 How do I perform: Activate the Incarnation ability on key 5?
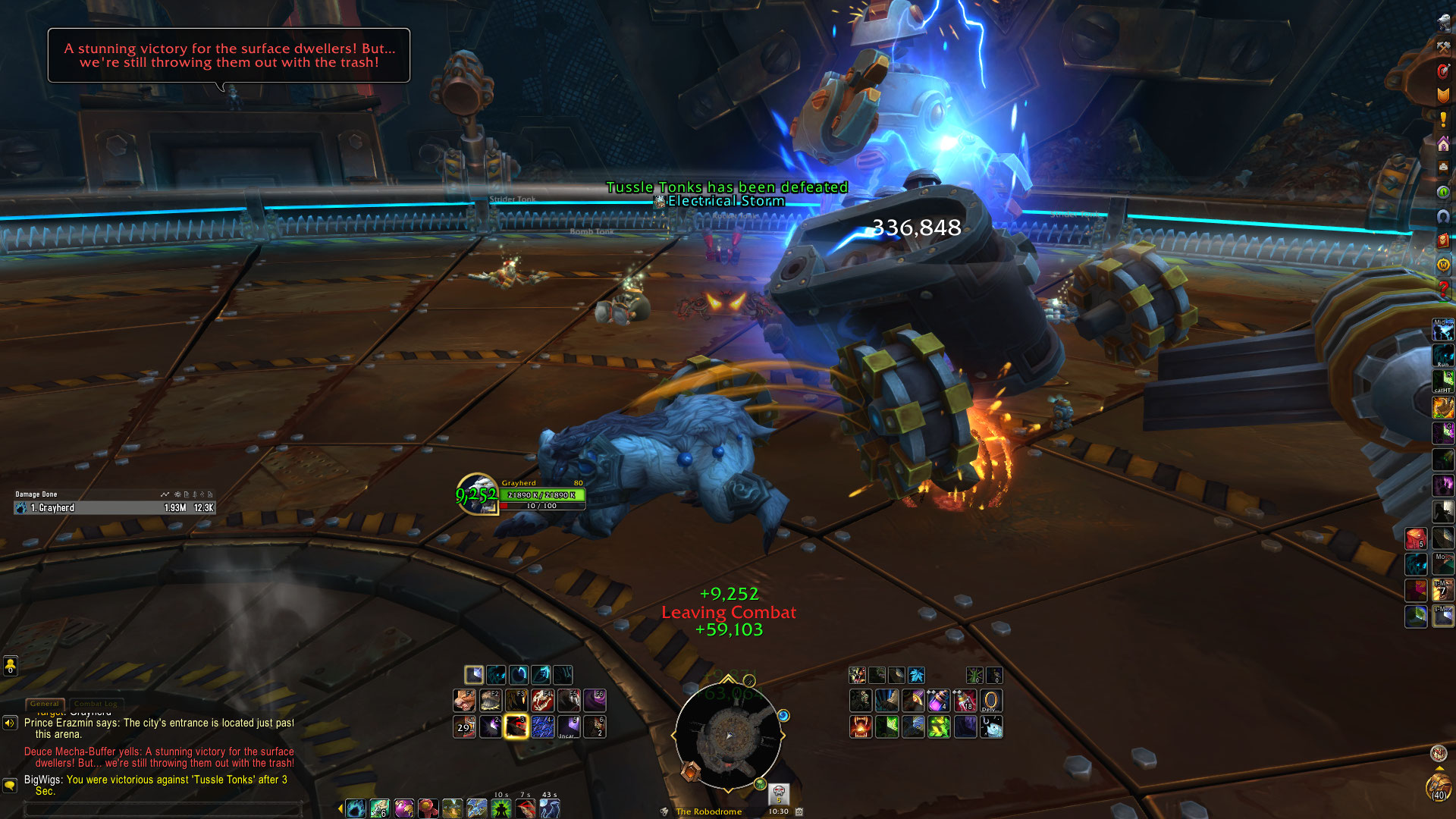[568, 726]
